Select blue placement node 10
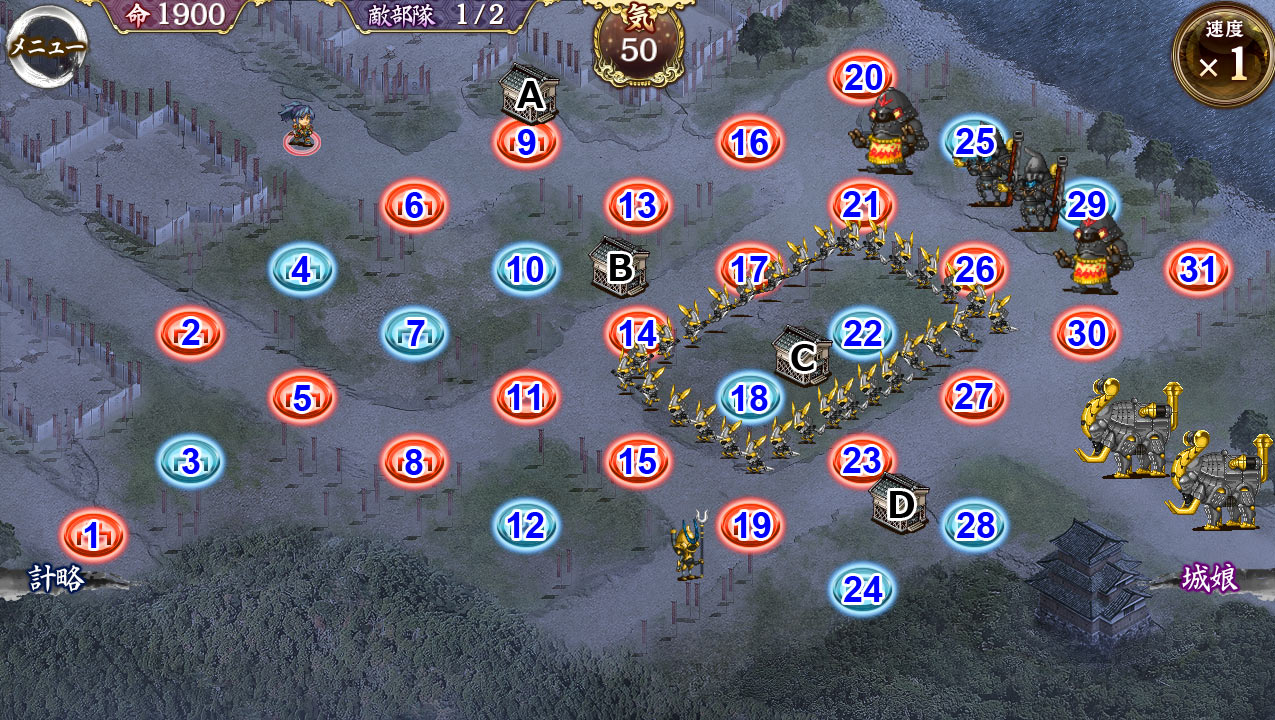This screenshot has width=1275, height=720. click(526, 269)
